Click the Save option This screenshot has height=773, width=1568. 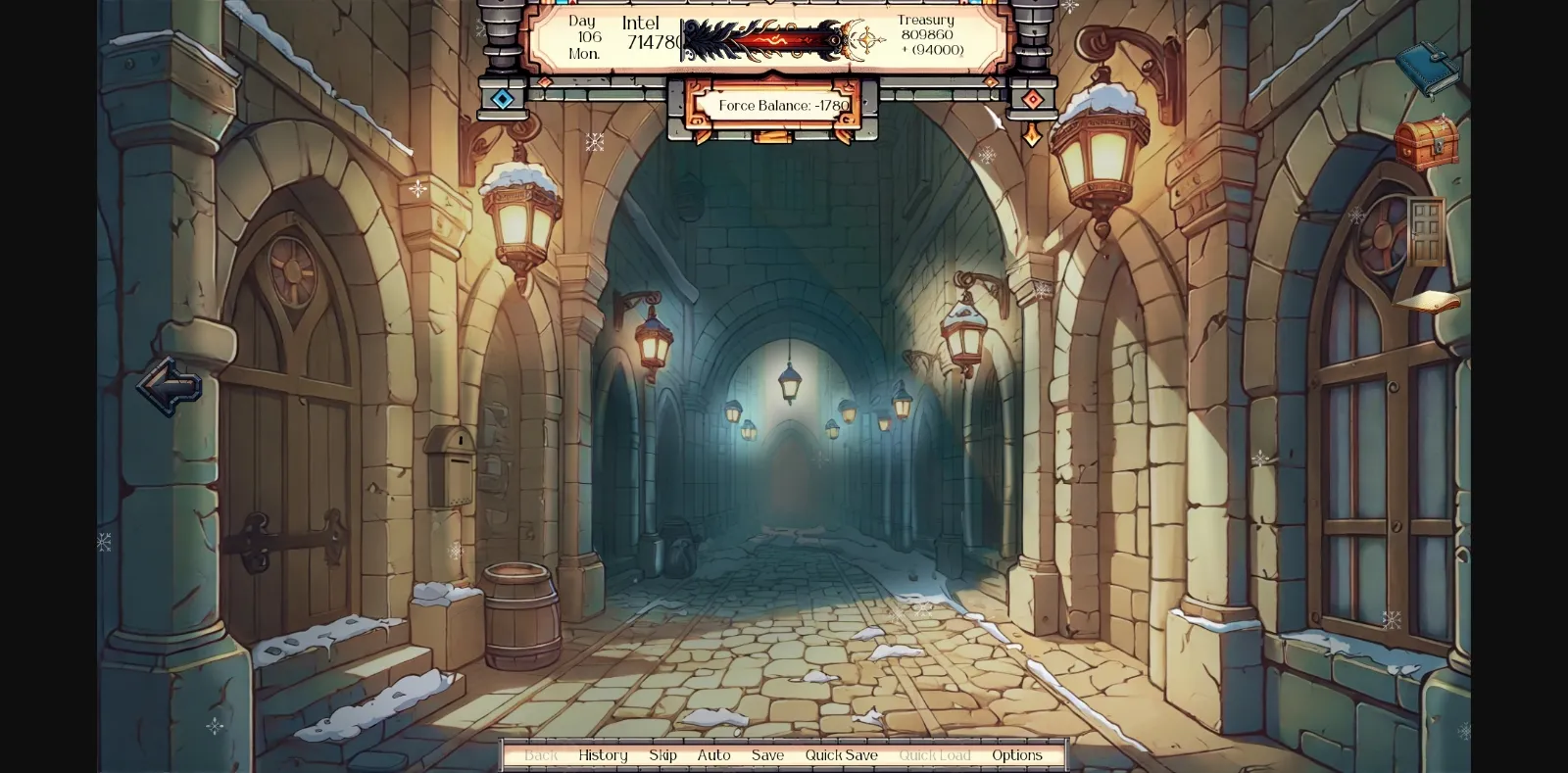(767, 755)
